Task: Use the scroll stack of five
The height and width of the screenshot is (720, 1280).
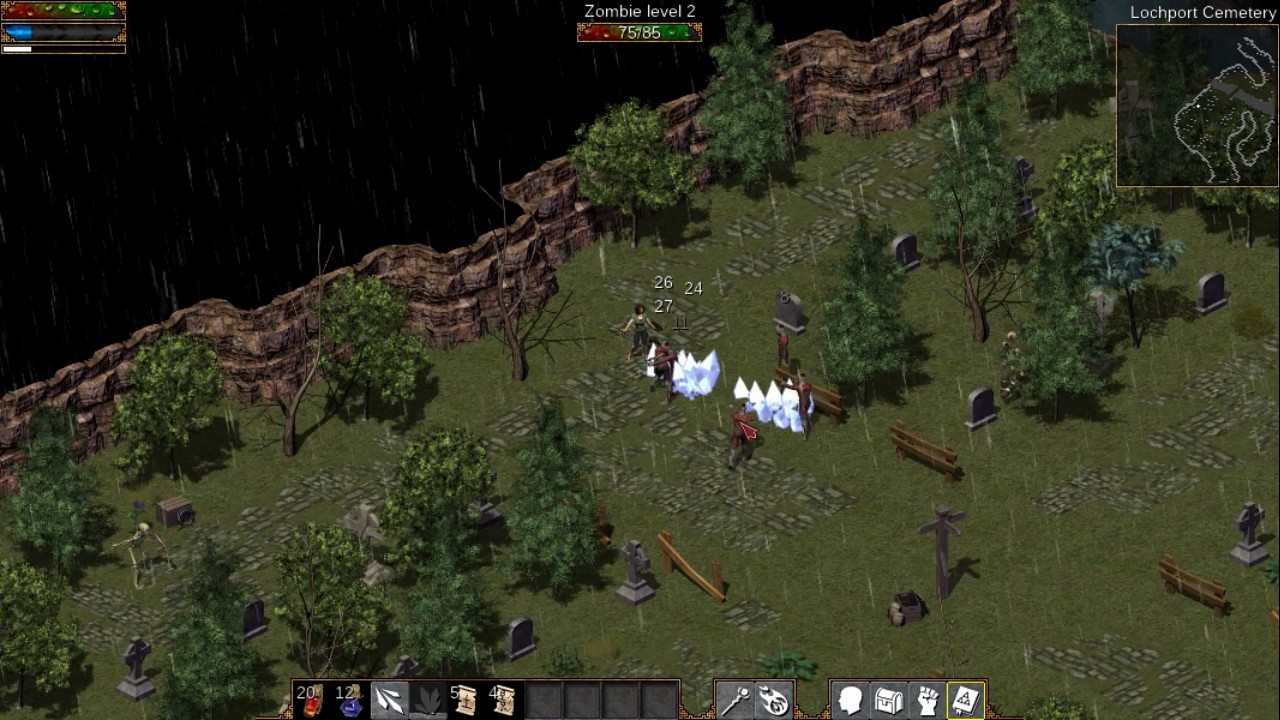Action: pos(465,700)
